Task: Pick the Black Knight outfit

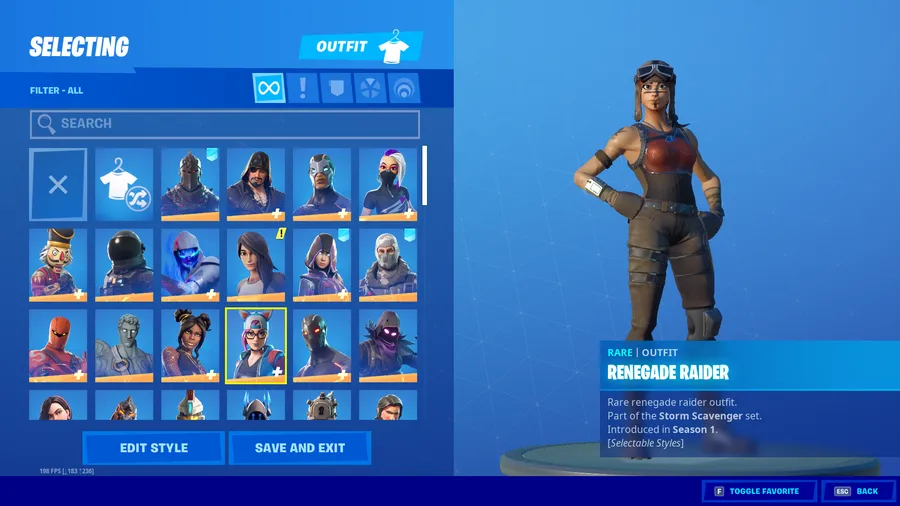Action: tap(190, 184)
